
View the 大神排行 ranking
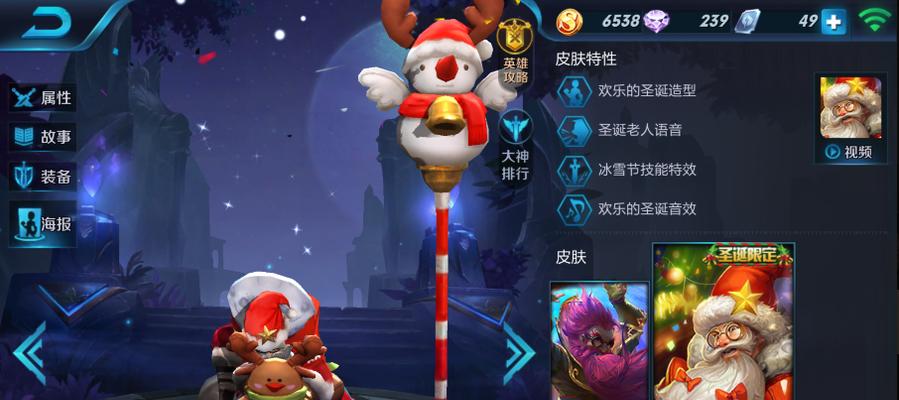(x=517, y=145)
